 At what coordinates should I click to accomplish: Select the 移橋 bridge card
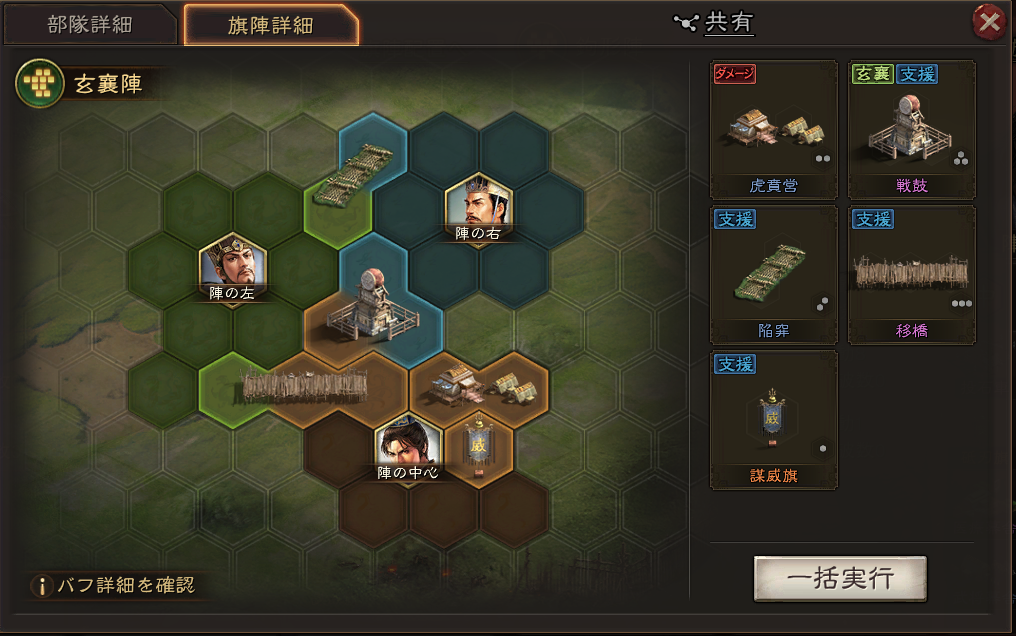tap(911, 275)
